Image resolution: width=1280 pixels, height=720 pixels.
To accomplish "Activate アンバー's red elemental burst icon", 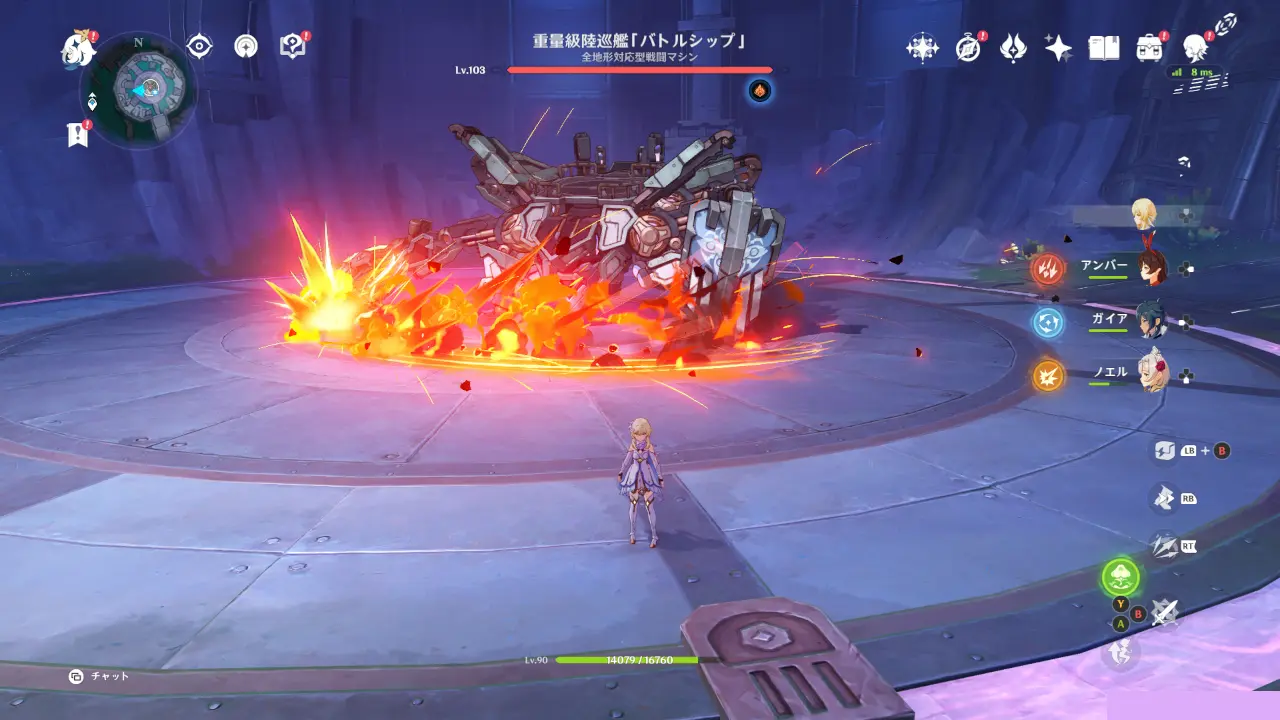I will [1048, 268].
